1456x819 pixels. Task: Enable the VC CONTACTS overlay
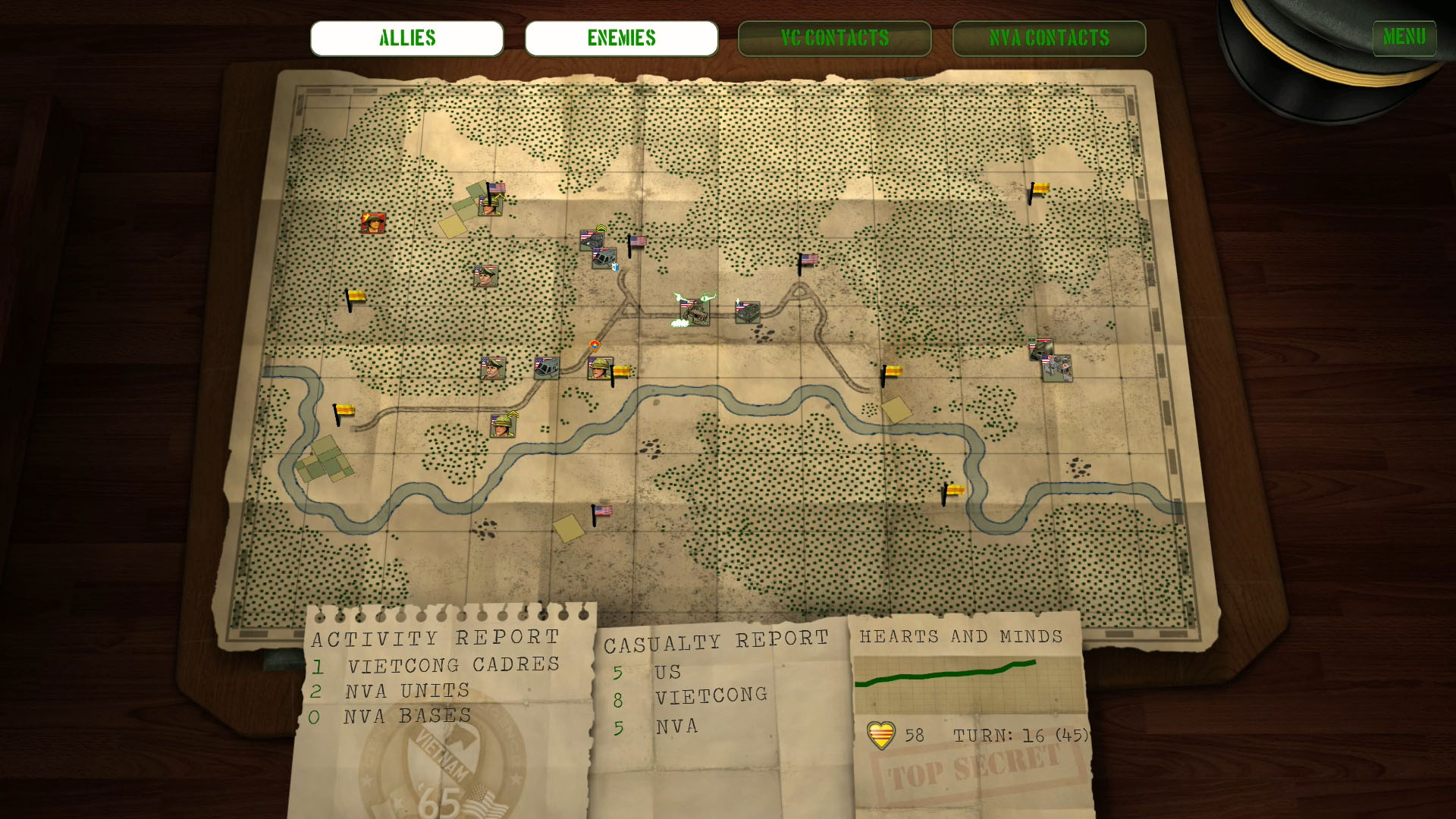click(834, 38)
